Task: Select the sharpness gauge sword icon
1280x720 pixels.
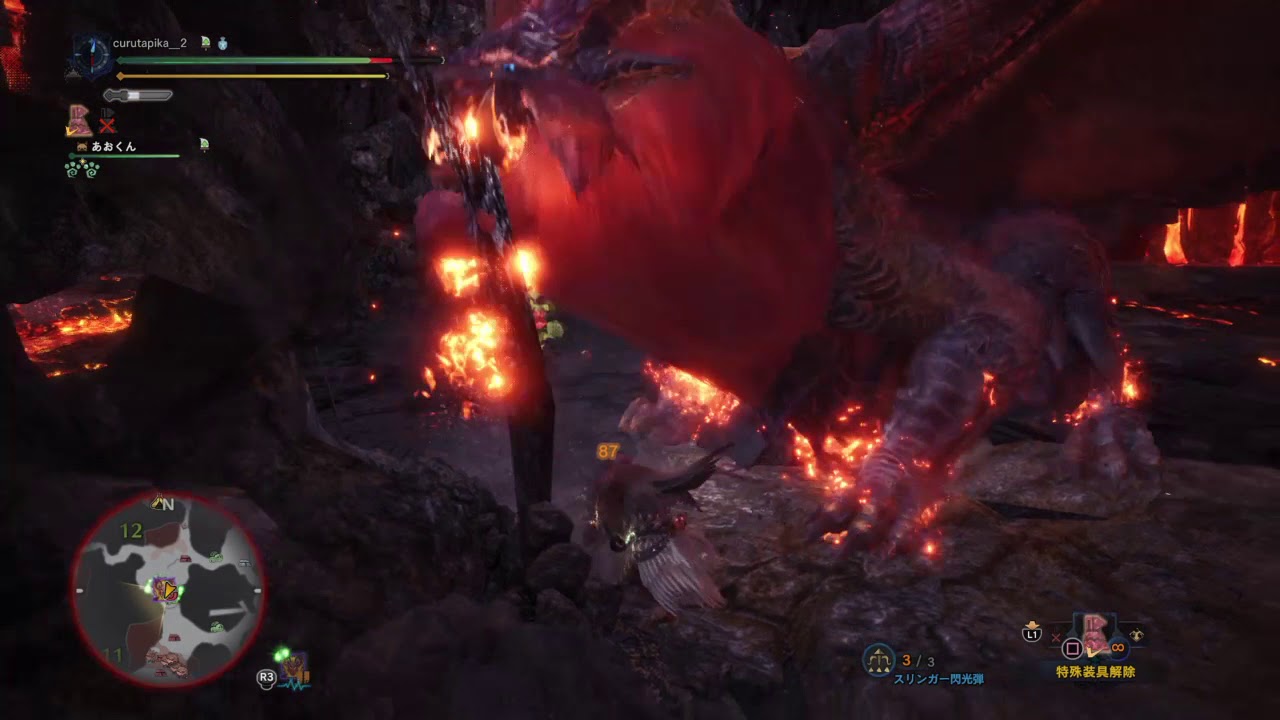Action: click(x=138, y=96)
